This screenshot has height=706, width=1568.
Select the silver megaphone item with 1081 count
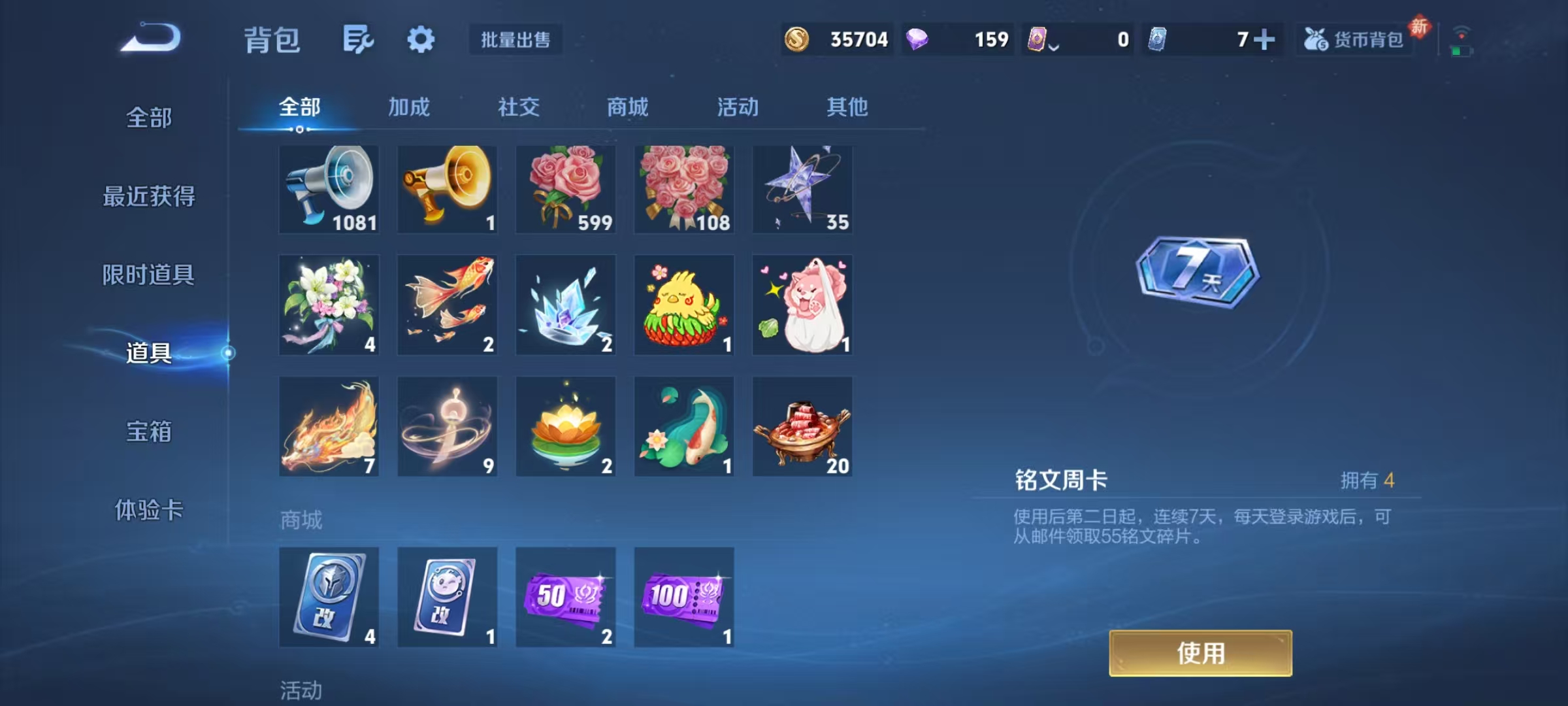[329, 190]
